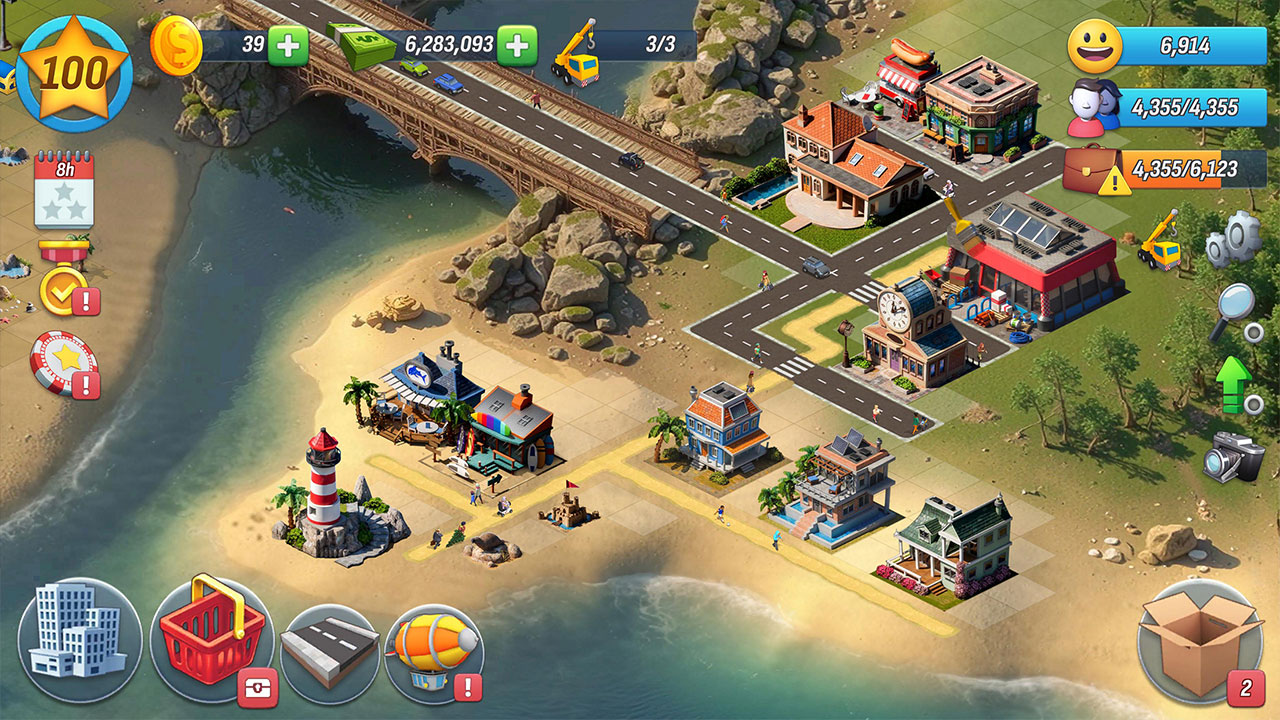This screenshot has height=720, width=1280.
Task: Take a screenshot with the camera icon
Action: point(1233,457)
